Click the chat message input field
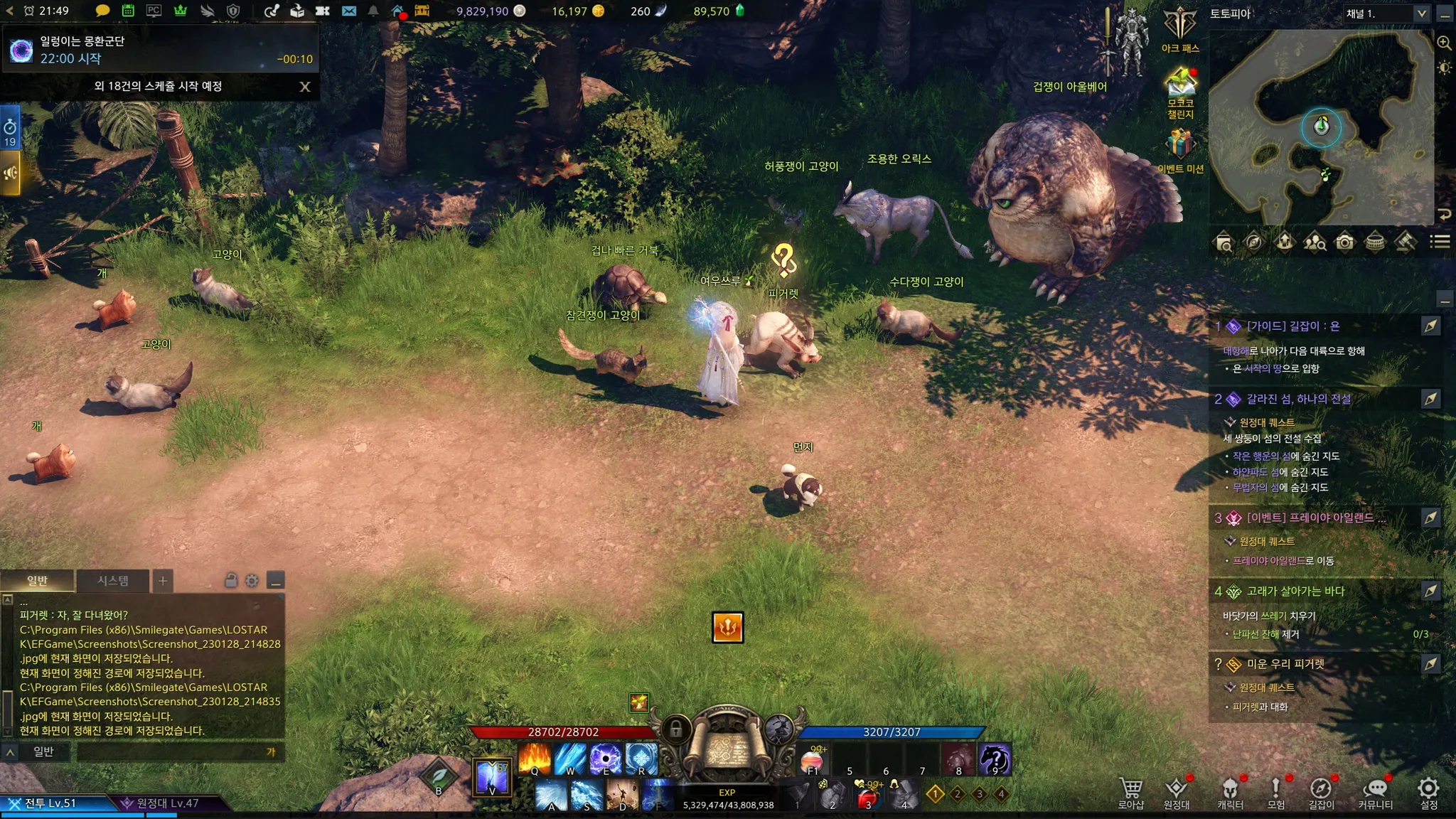Screen dimensions: 1456x819 171,751
